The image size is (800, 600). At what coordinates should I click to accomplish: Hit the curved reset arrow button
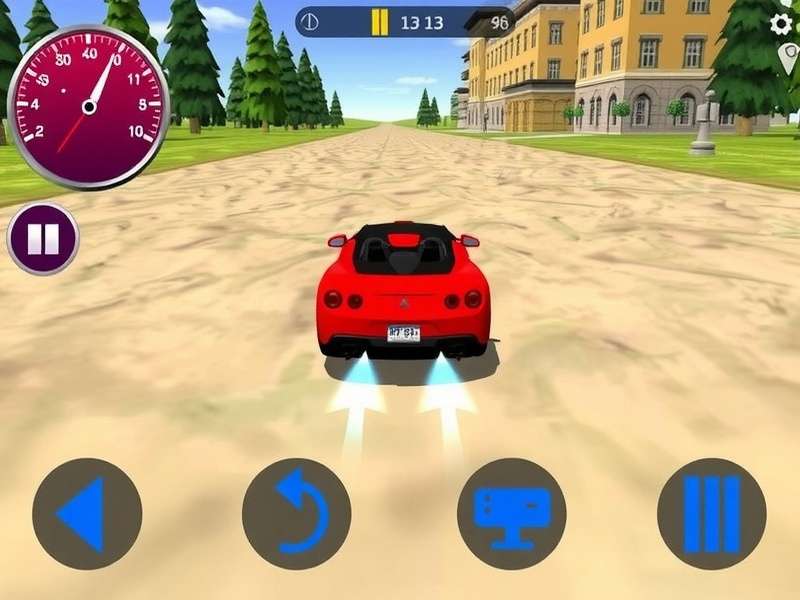[297, 514]
